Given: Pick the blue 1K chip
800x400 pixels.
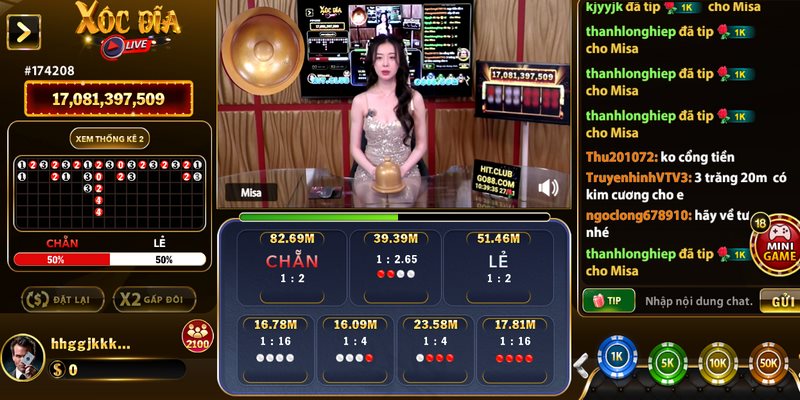Looking at the screenshot, I should pyautogui.click(x=617, y=358).
